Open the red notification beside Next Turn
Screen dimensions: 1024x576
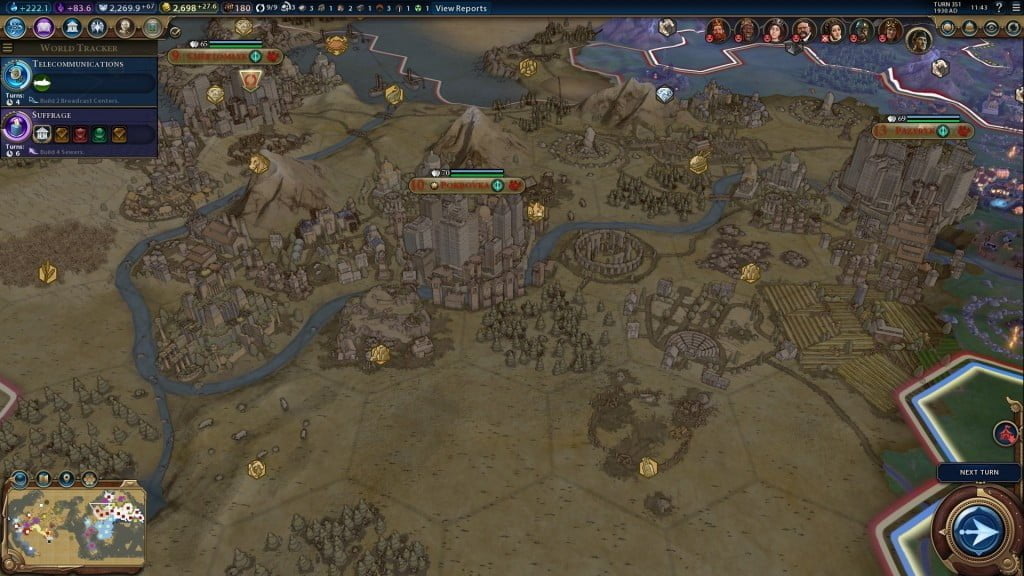[1006, 433]
